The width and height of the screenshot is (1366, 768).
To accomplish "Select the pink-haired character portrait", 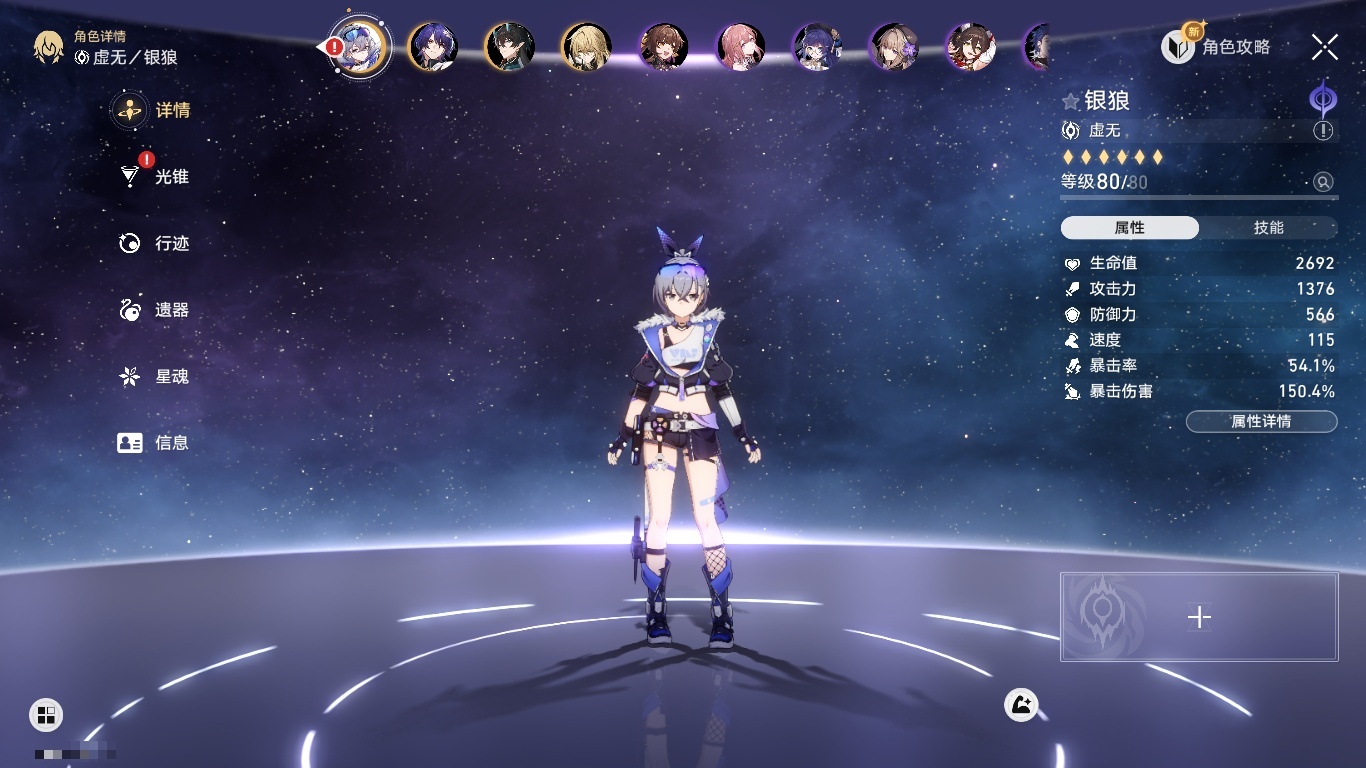I will 741,47.
